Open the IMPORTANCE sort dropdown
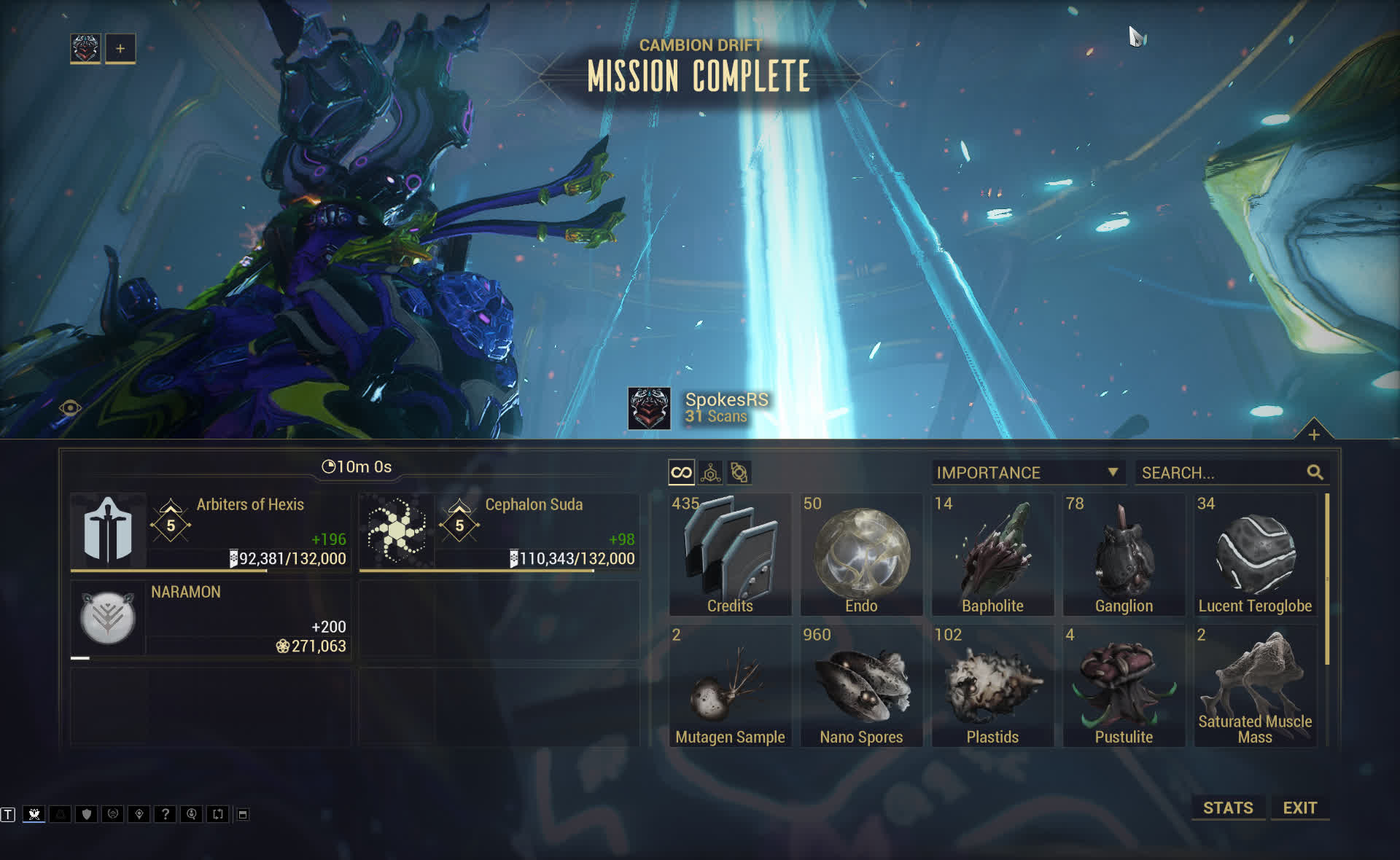This screenshot has width=1400, height=860. pyautogui.click(x=1027, y=472)
